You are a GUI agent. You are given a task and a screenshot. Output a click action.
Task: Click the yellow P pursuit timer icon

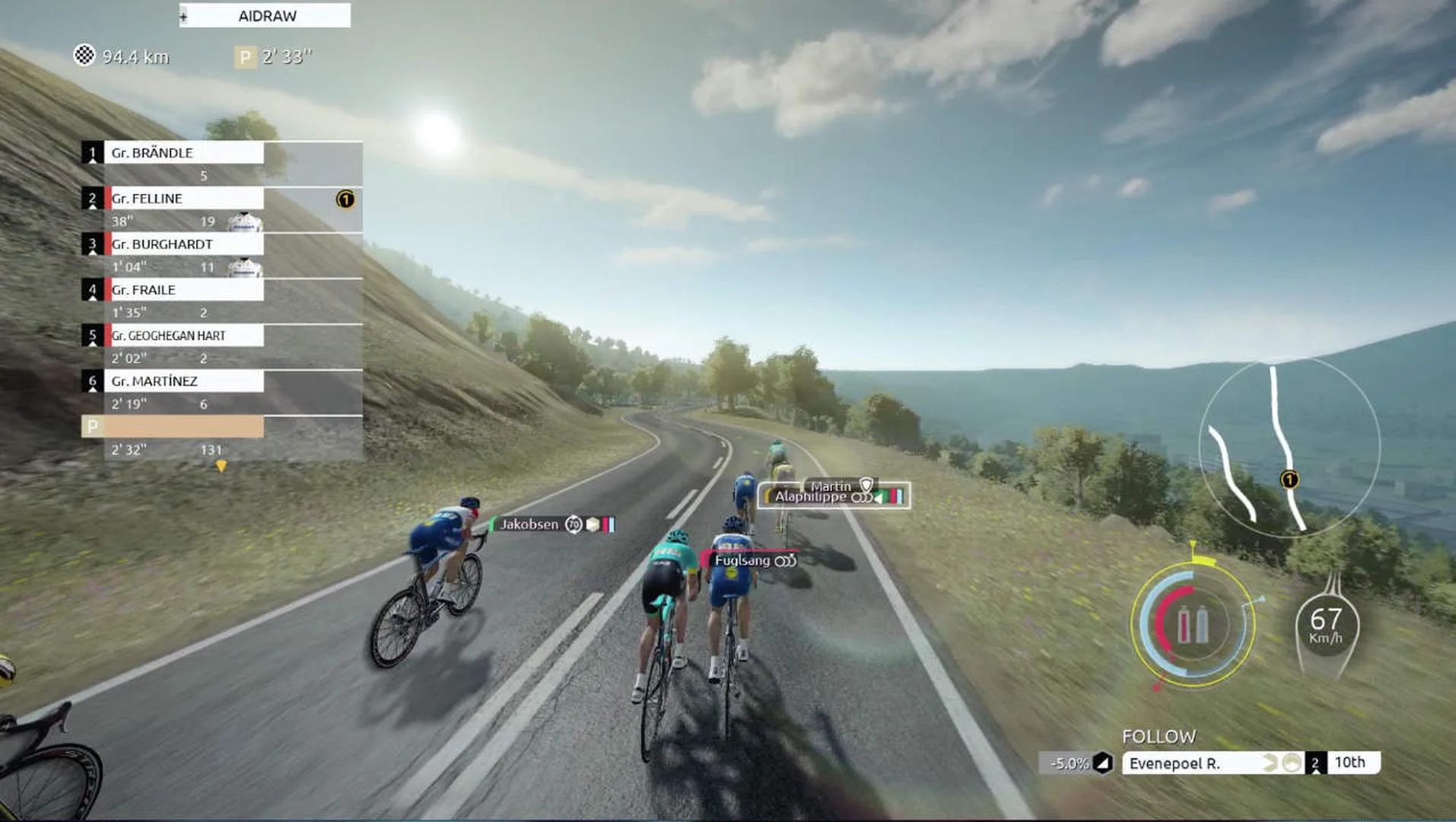245,56
